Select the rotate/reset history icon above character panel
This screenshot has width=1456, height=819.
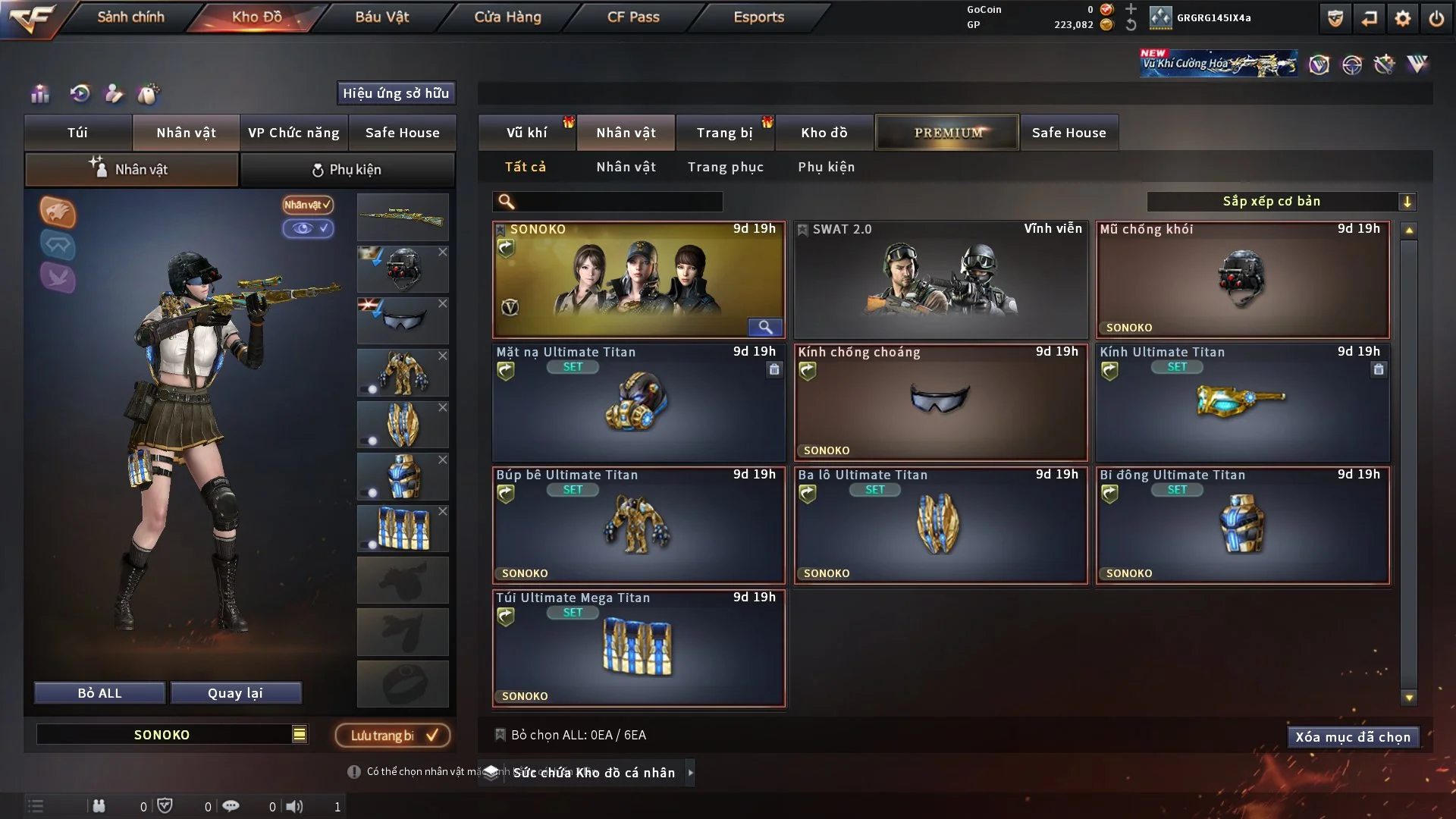(x=79, y=94)
